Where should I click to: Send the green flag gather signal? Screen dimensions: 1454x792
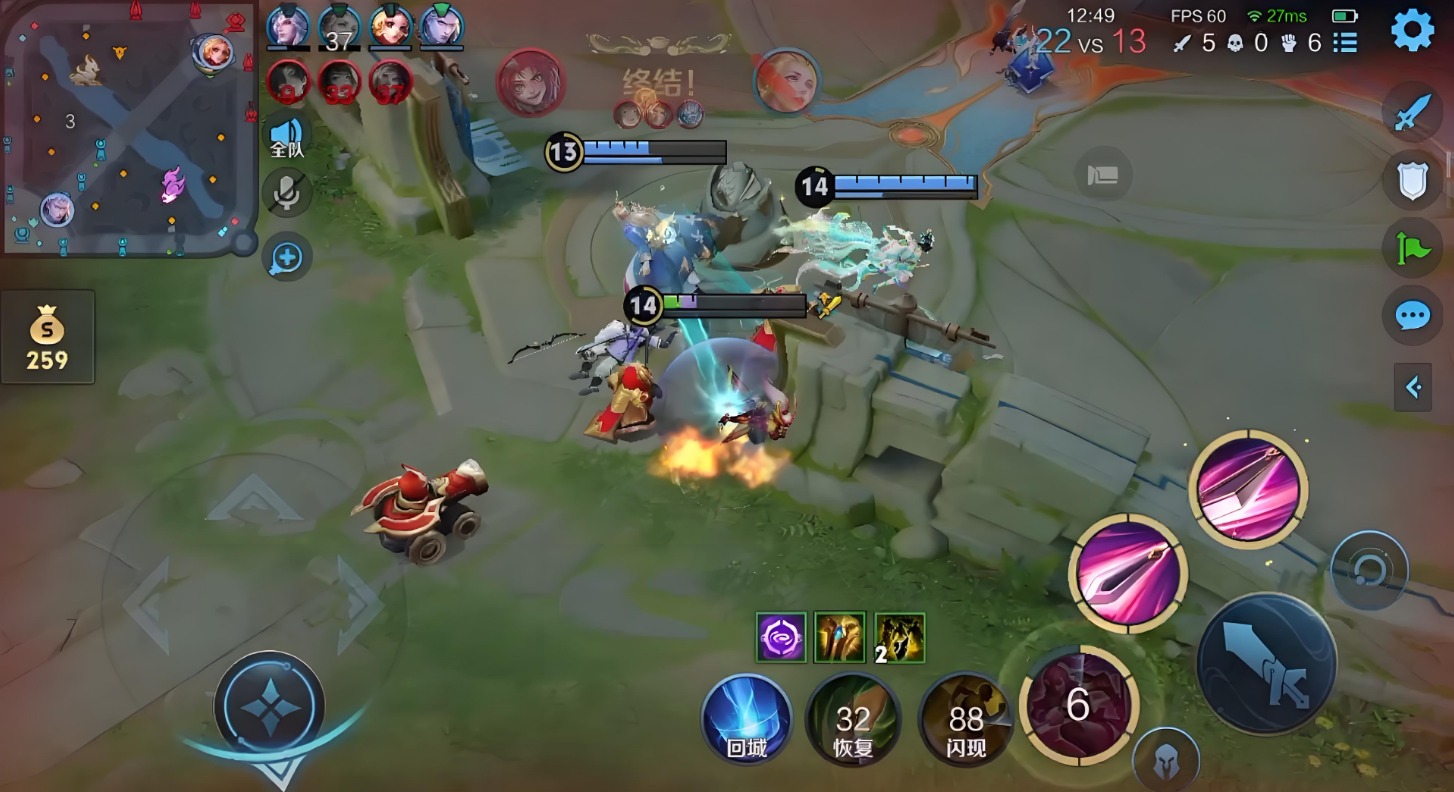pyautogui.click(x=1411, y=247)
